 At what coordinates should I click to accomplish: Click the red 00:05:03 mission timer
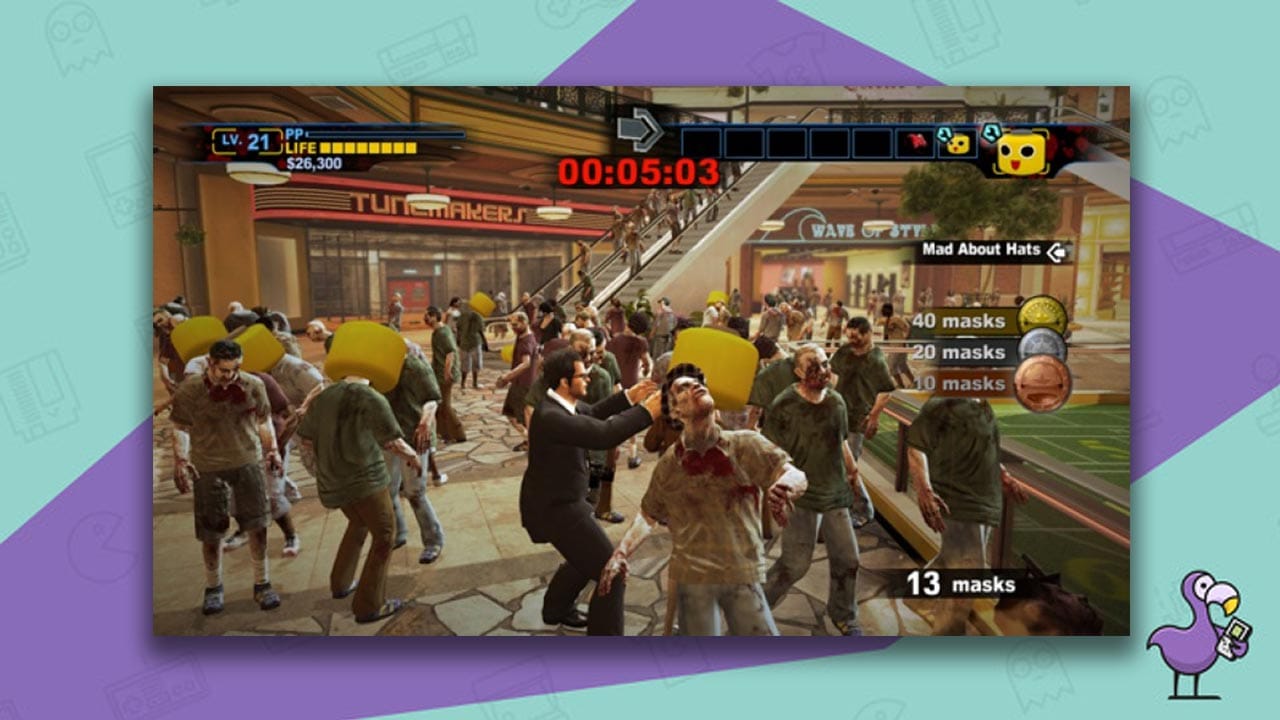[640, 170]
